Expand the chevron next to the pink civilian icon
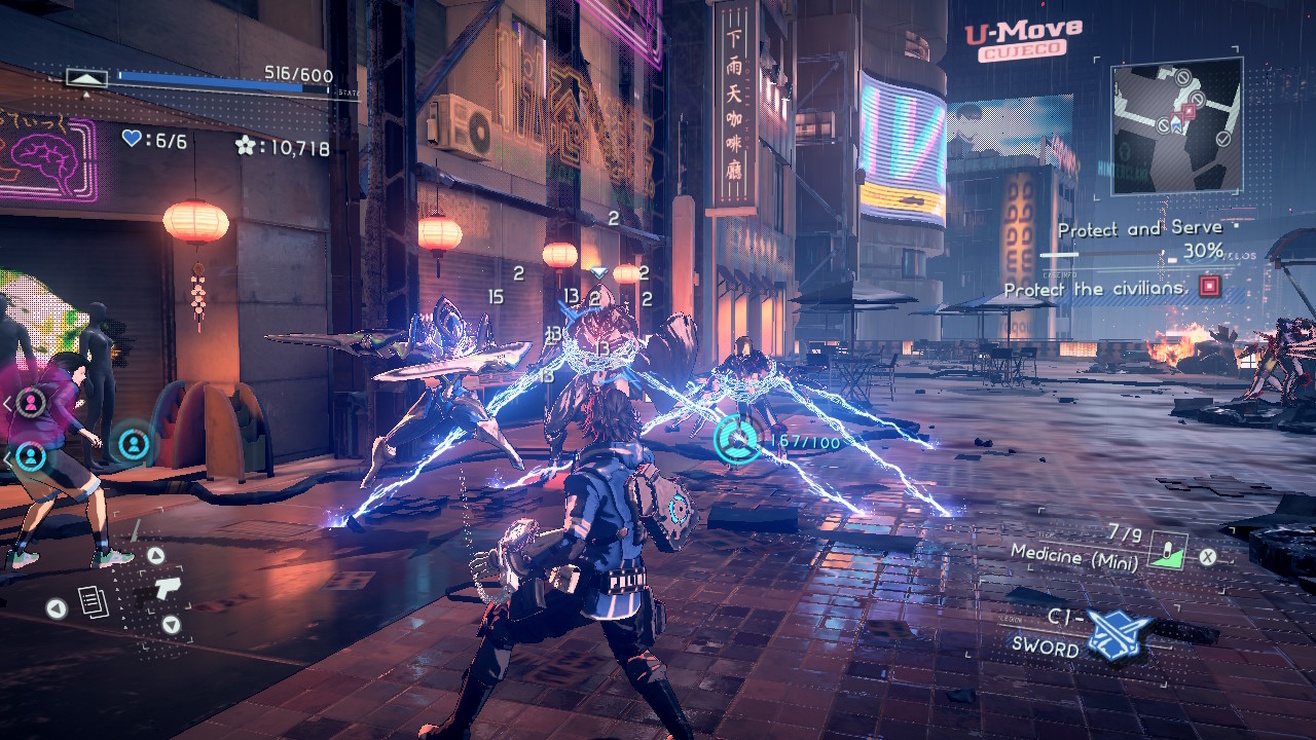Viewport: 1316px width, 740px height. point(6,402)
